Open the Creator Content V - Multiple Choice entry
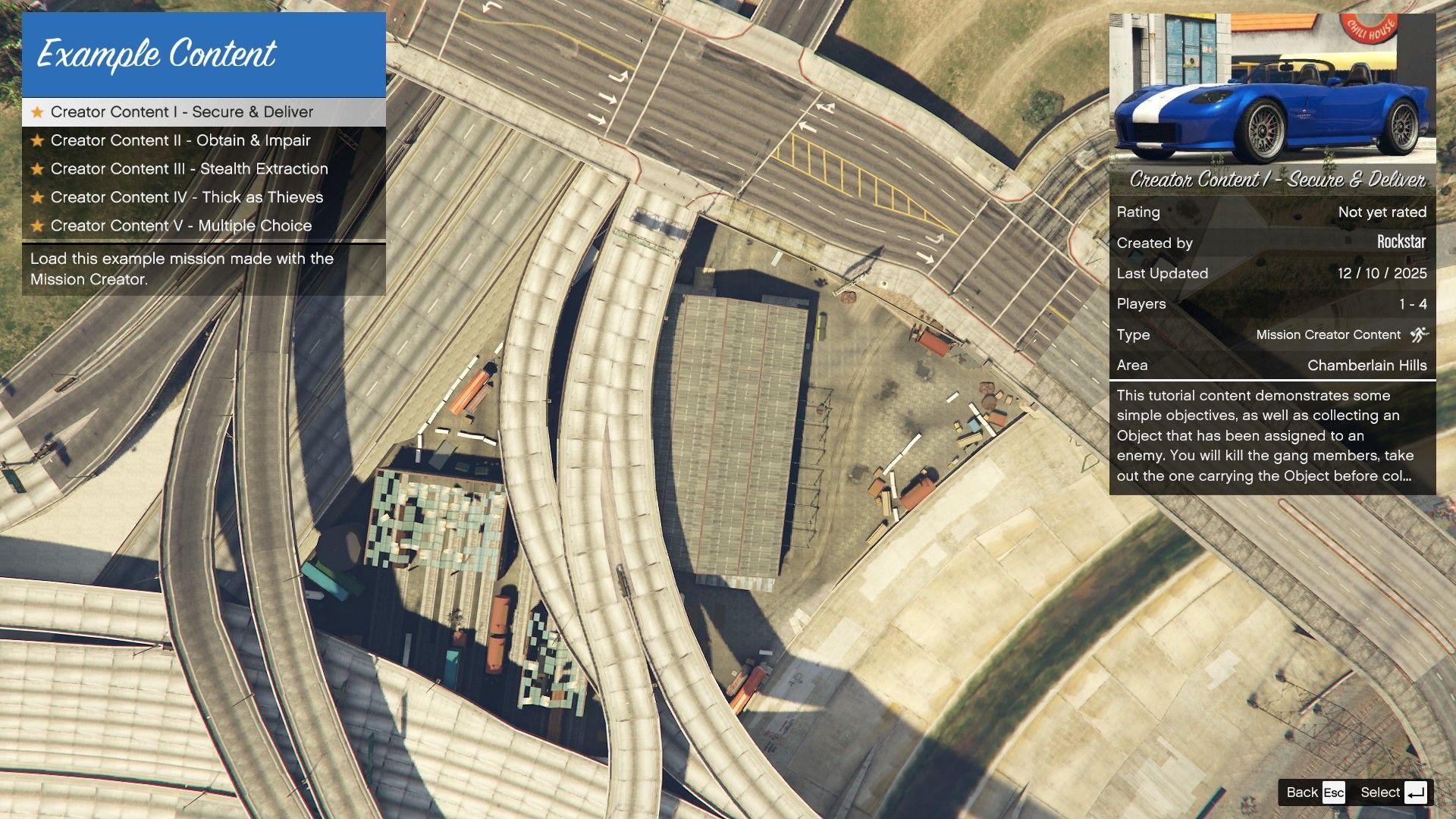Viewport: 1456px width, 819px height. pos(180,225)
